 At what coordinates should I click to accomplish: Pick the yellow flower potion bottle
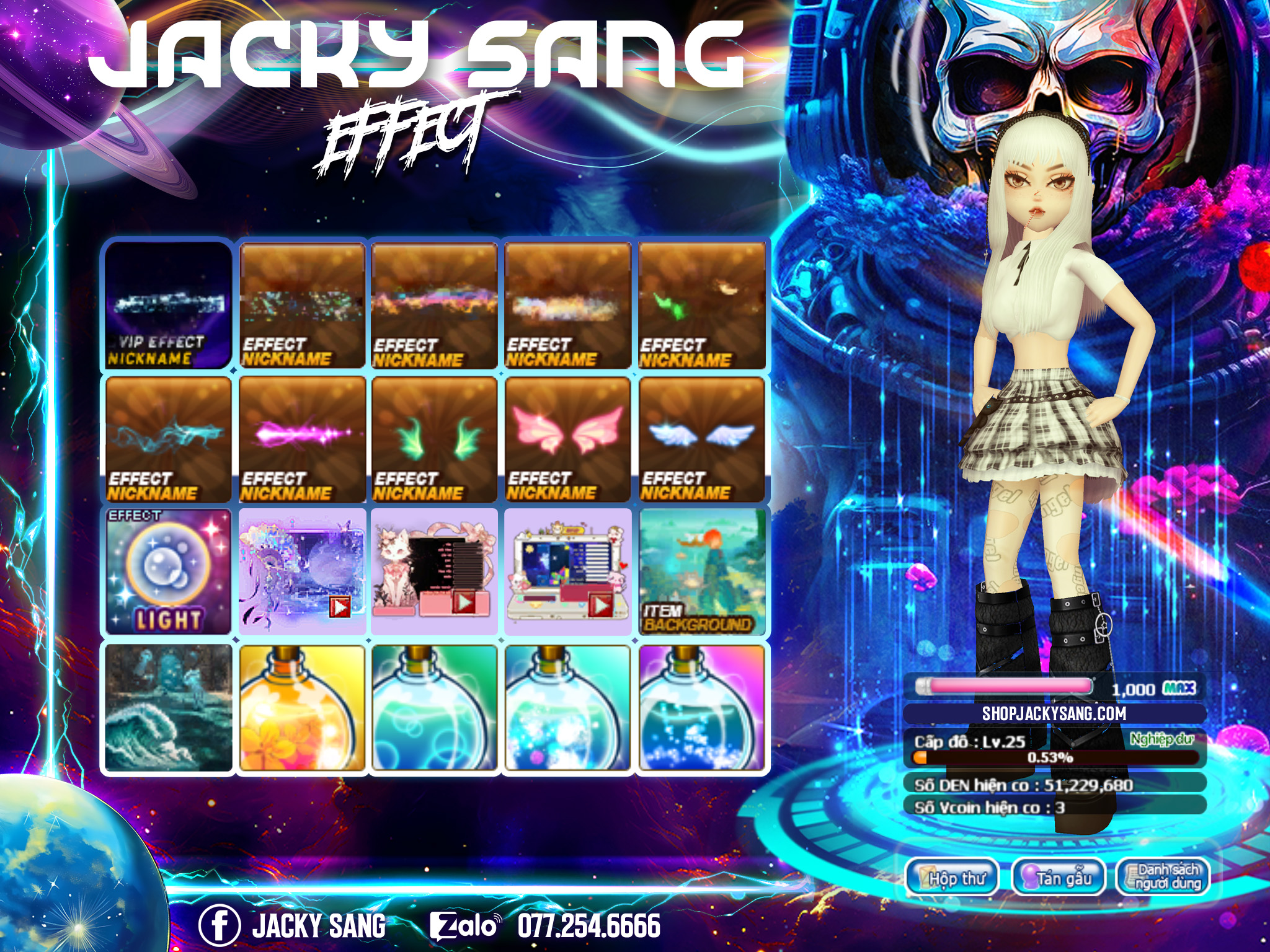(x=302, y=707)
